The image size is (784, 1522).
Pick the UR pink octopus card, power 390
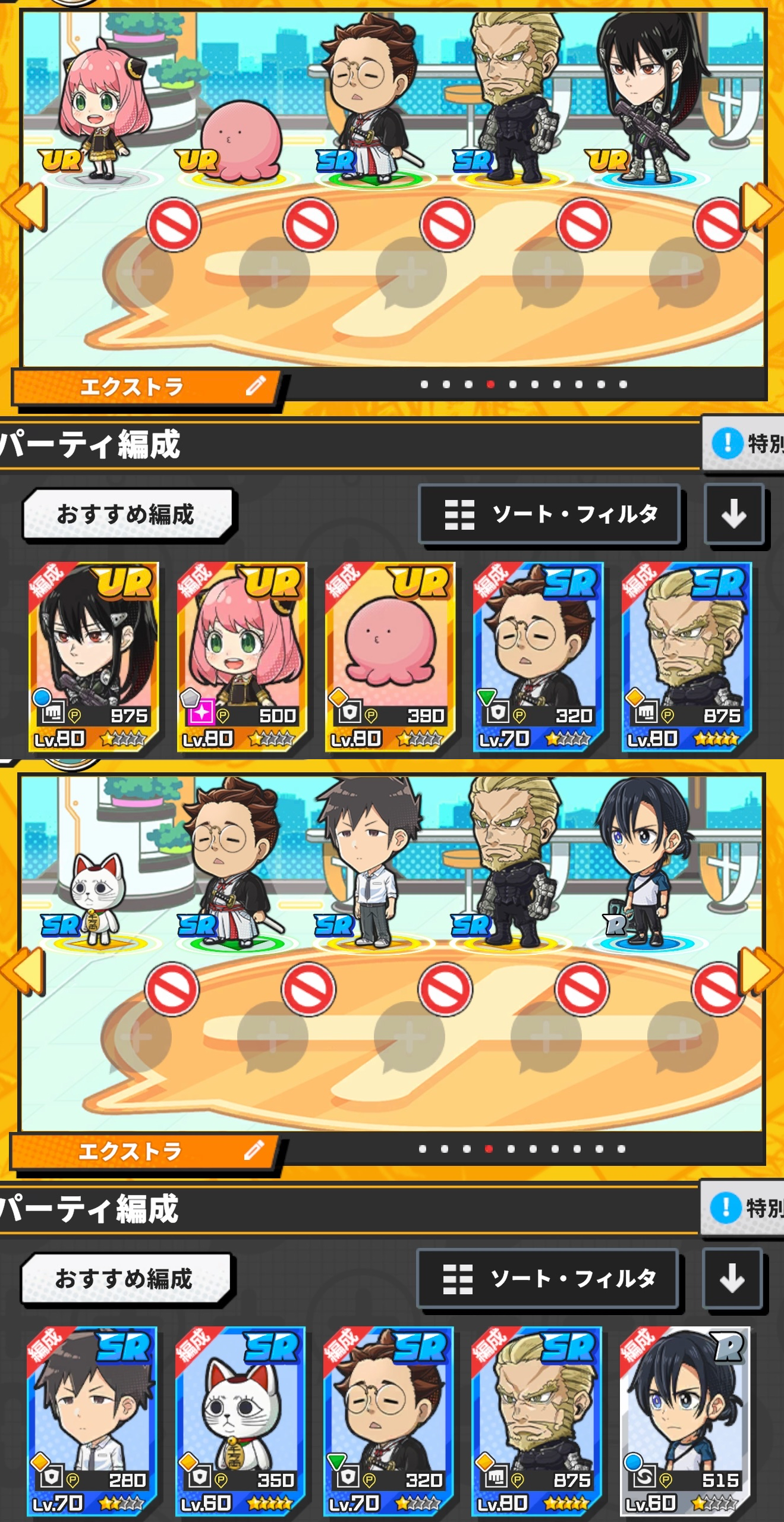(x=390, y=656)
